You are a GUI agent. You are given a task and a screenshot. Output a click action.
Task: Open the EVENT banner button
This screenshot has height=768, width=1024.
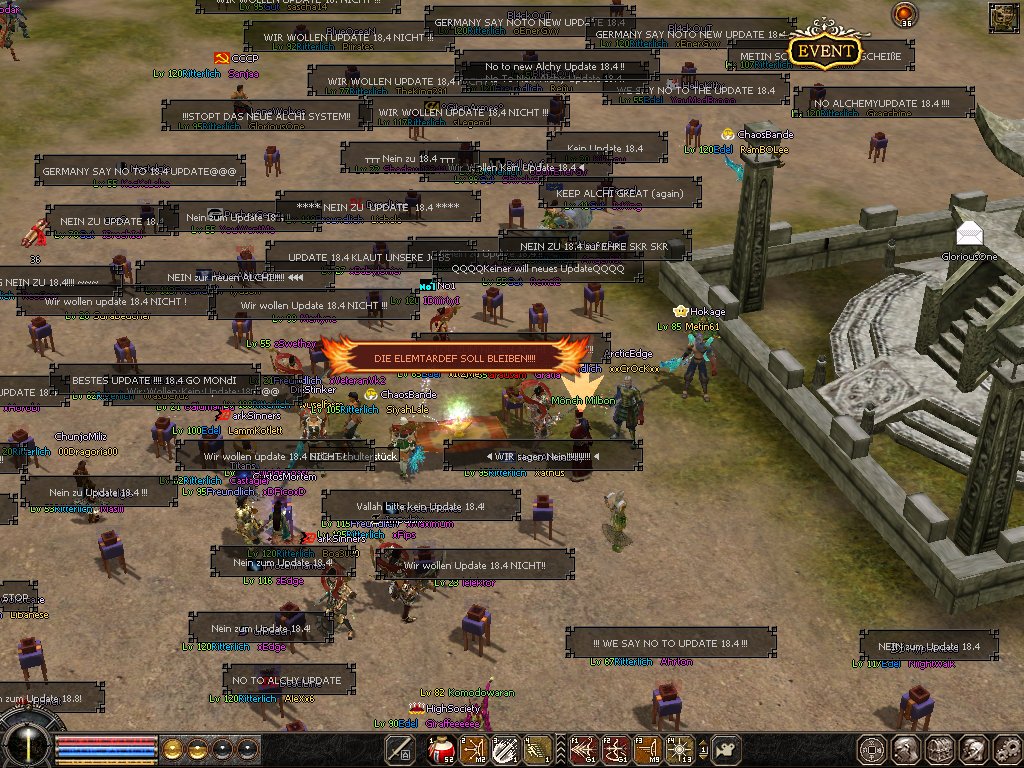(x=824, y=51)
